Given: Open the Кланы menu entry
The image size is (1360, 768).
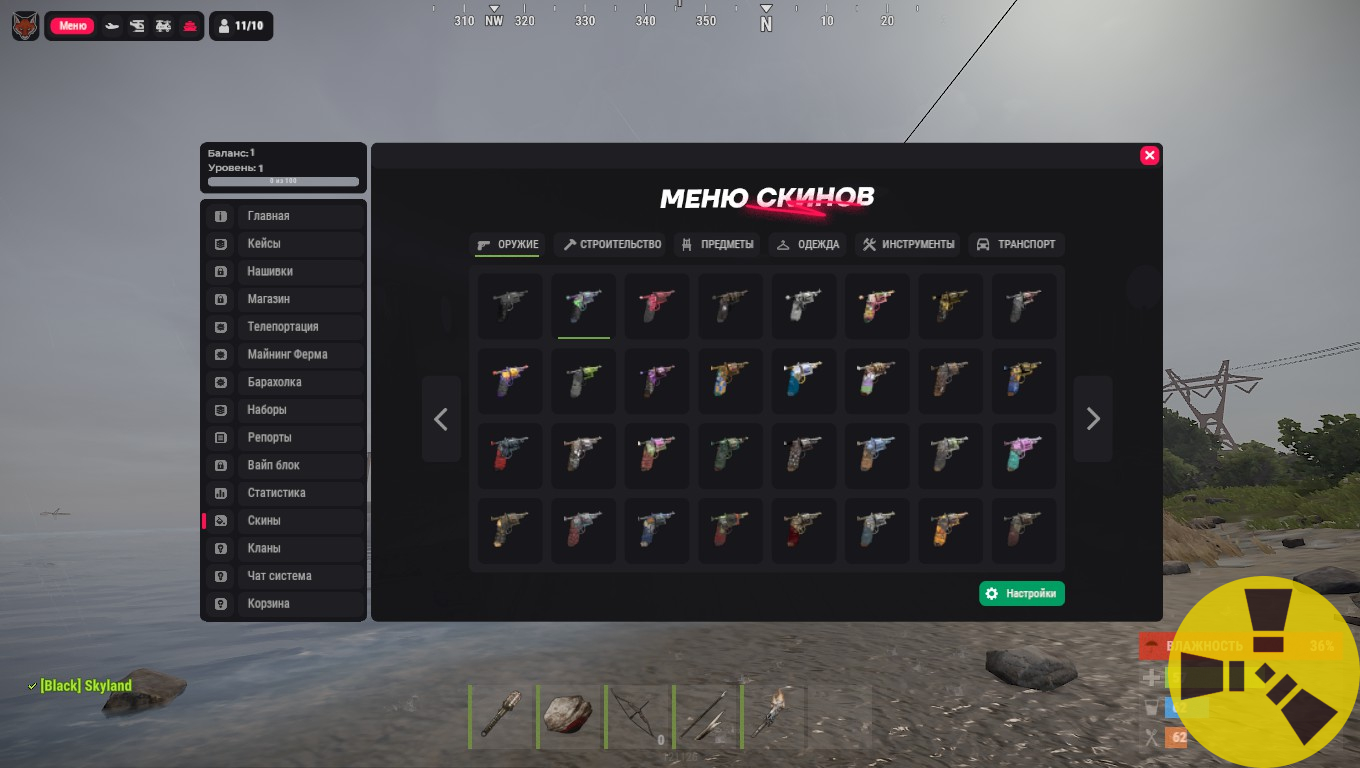Looking at the screenshot, I should click(284, 548).
